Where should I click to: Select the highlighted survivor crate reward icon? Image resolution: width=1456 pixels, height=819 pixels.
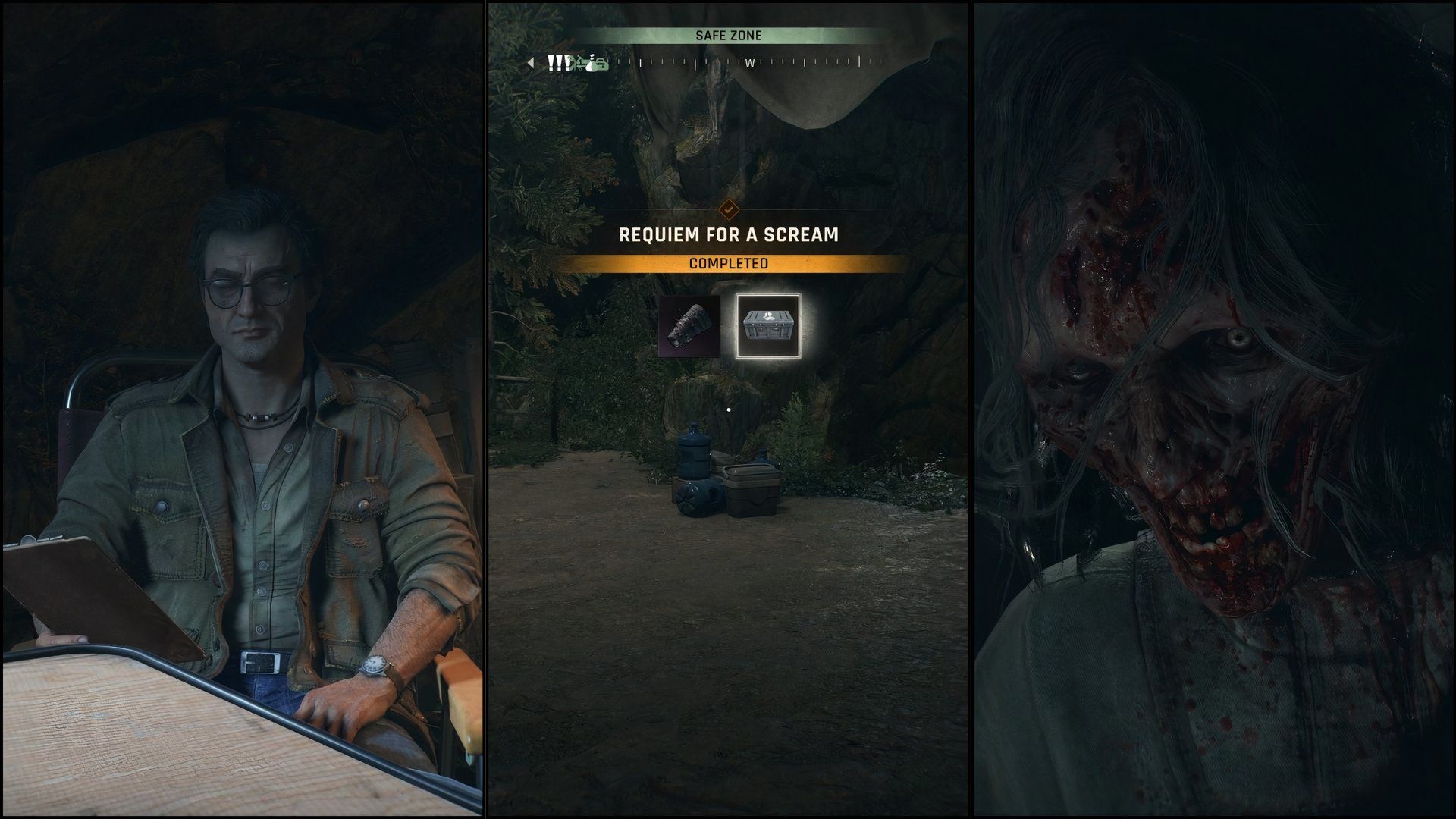(x=768, y=326)
